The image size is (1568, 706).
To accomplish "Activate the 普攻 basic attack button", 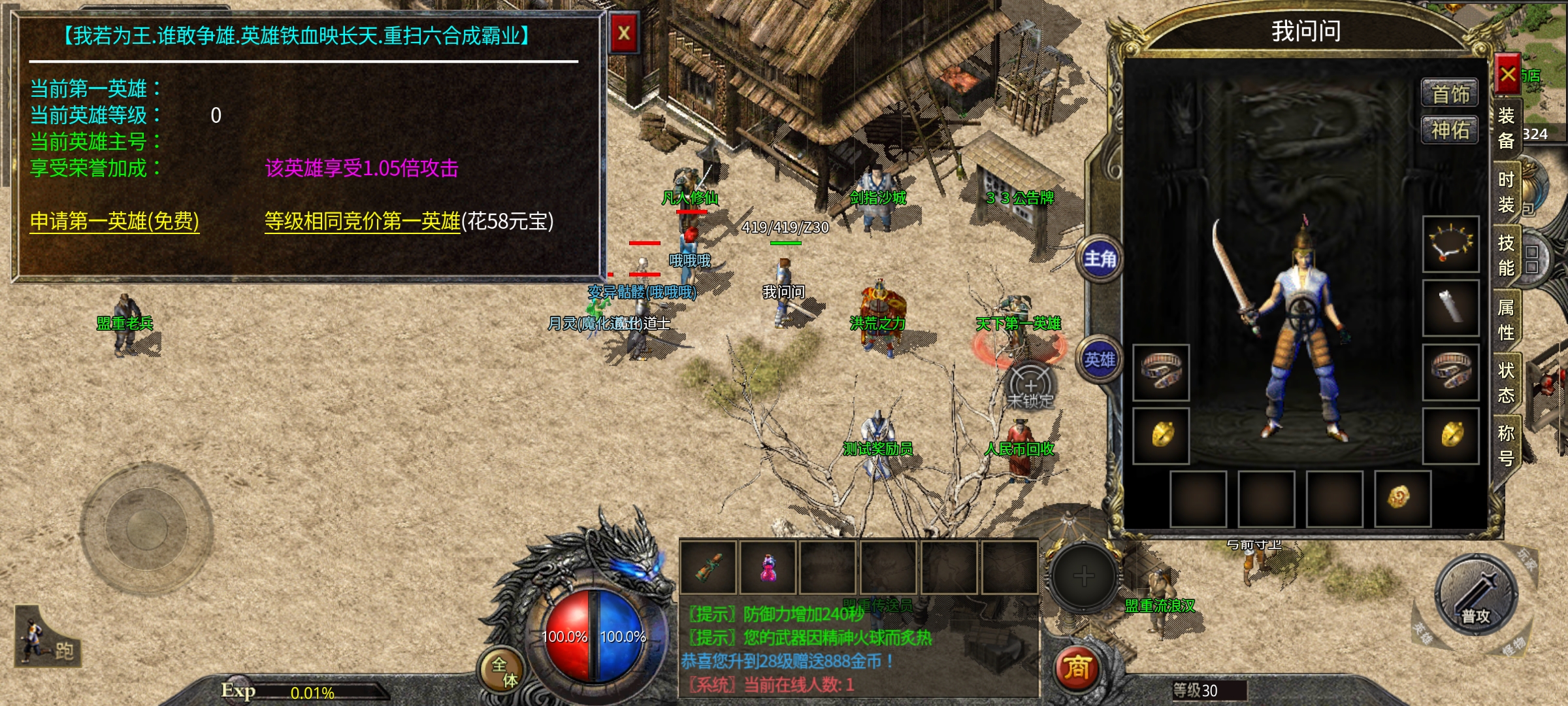I will (1475, 596).
